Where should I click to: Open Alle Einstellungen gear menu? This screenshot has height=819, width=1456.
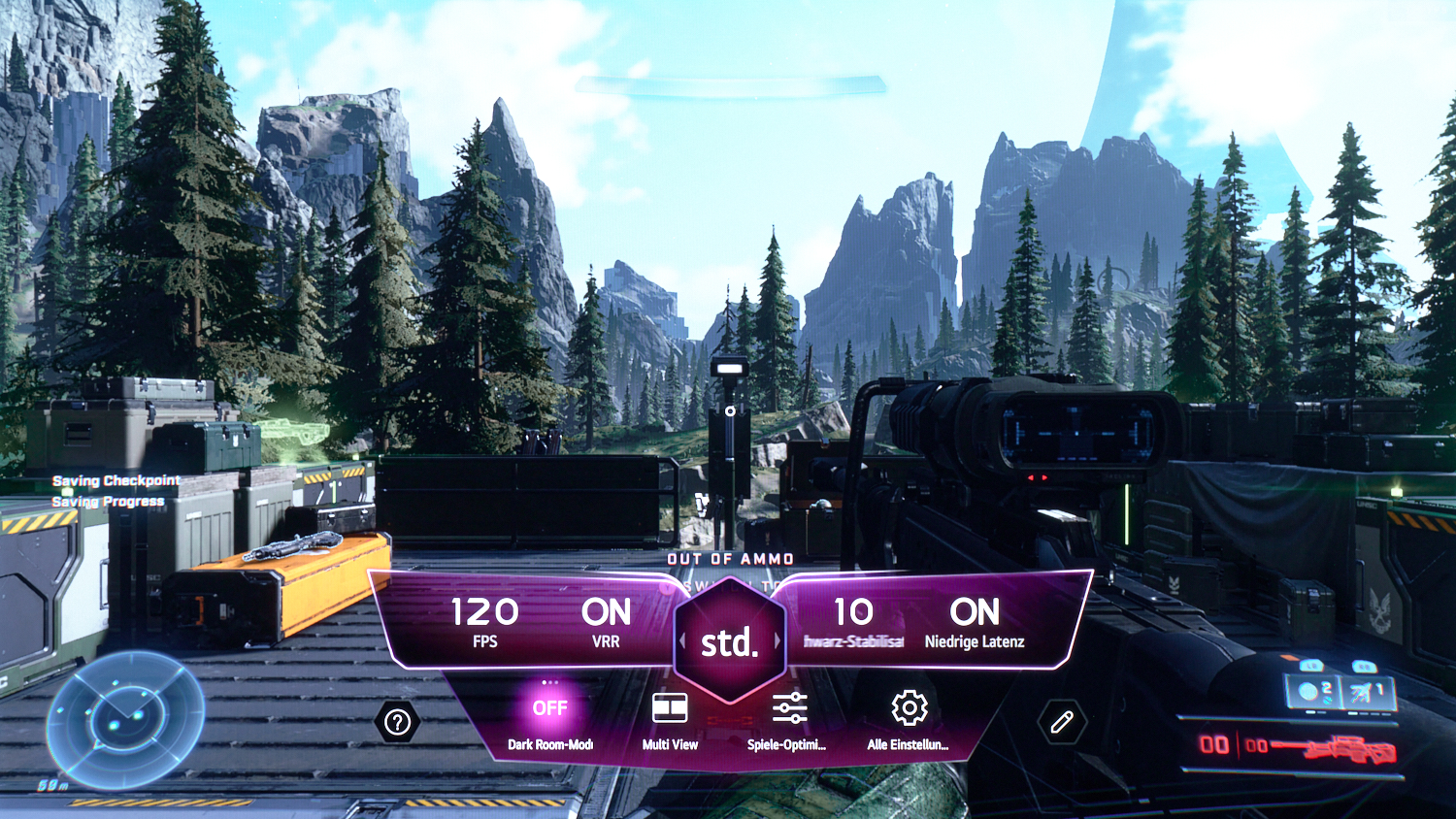pos(909,716)
